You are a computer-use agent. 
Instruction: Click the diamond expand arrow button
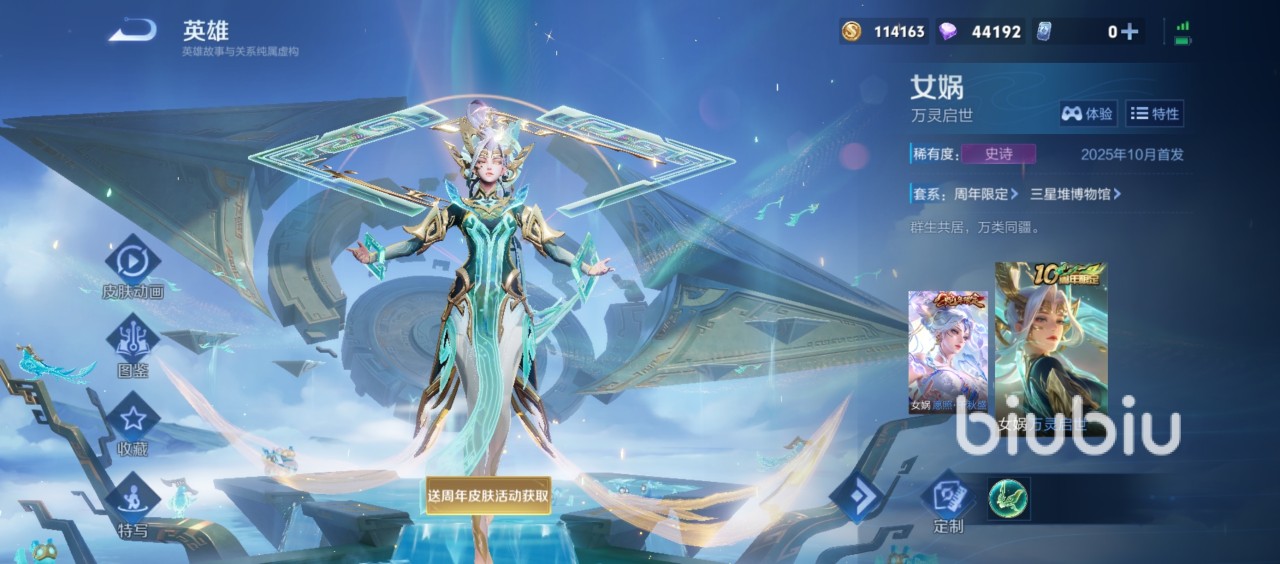click(x=857, y=497)
